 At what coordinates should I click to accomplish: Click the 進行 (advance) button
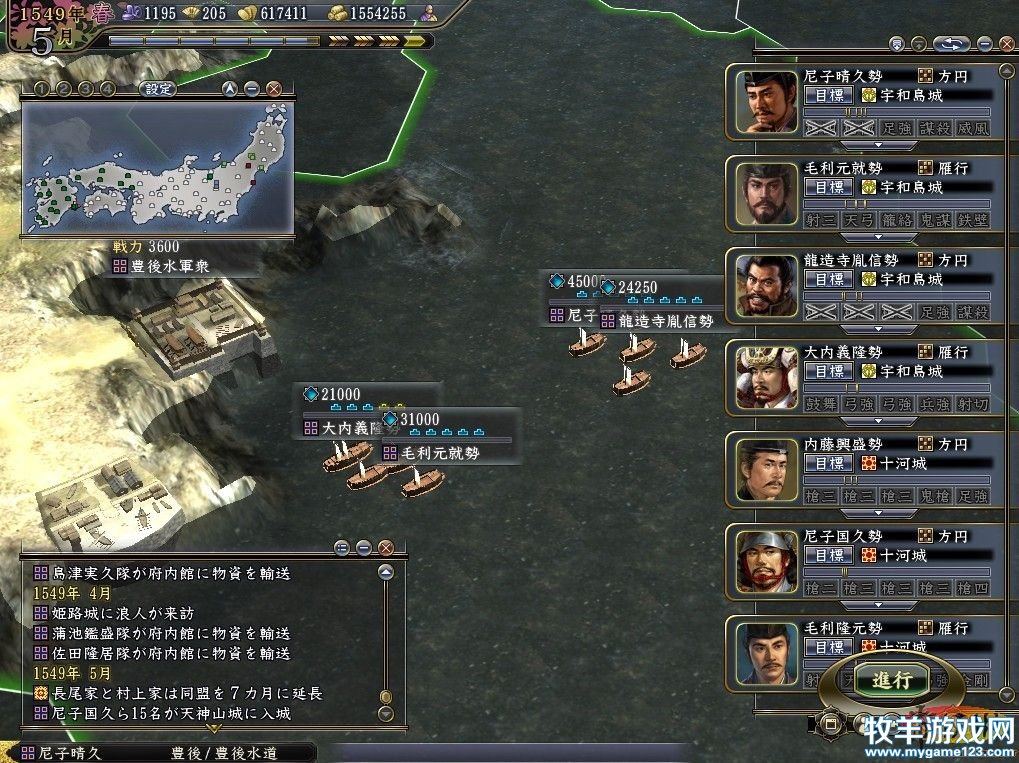[x=891, y=680]
